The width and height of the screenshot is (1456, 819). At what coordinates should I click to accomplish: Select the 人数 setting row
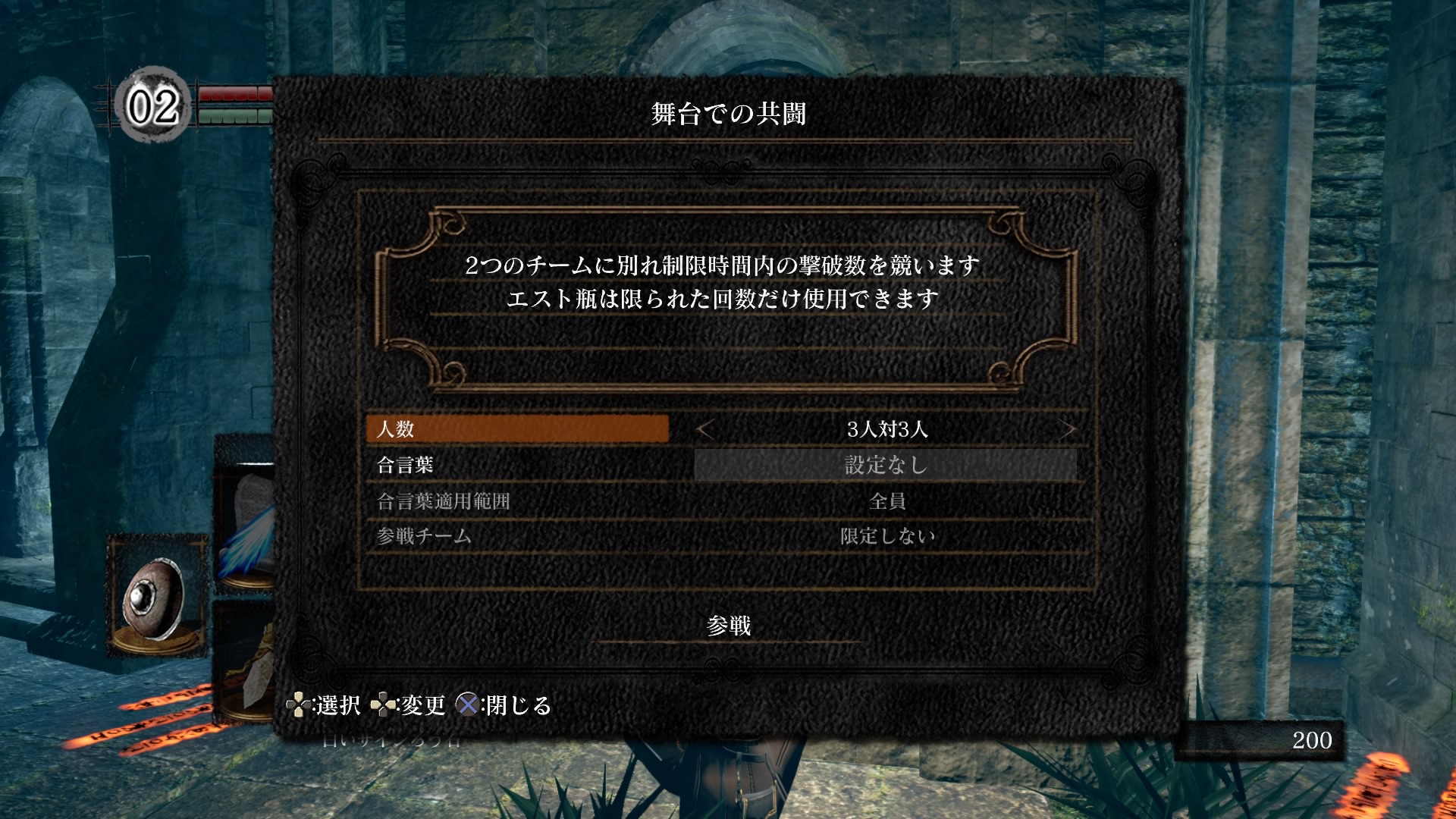[x=516, y=429]
